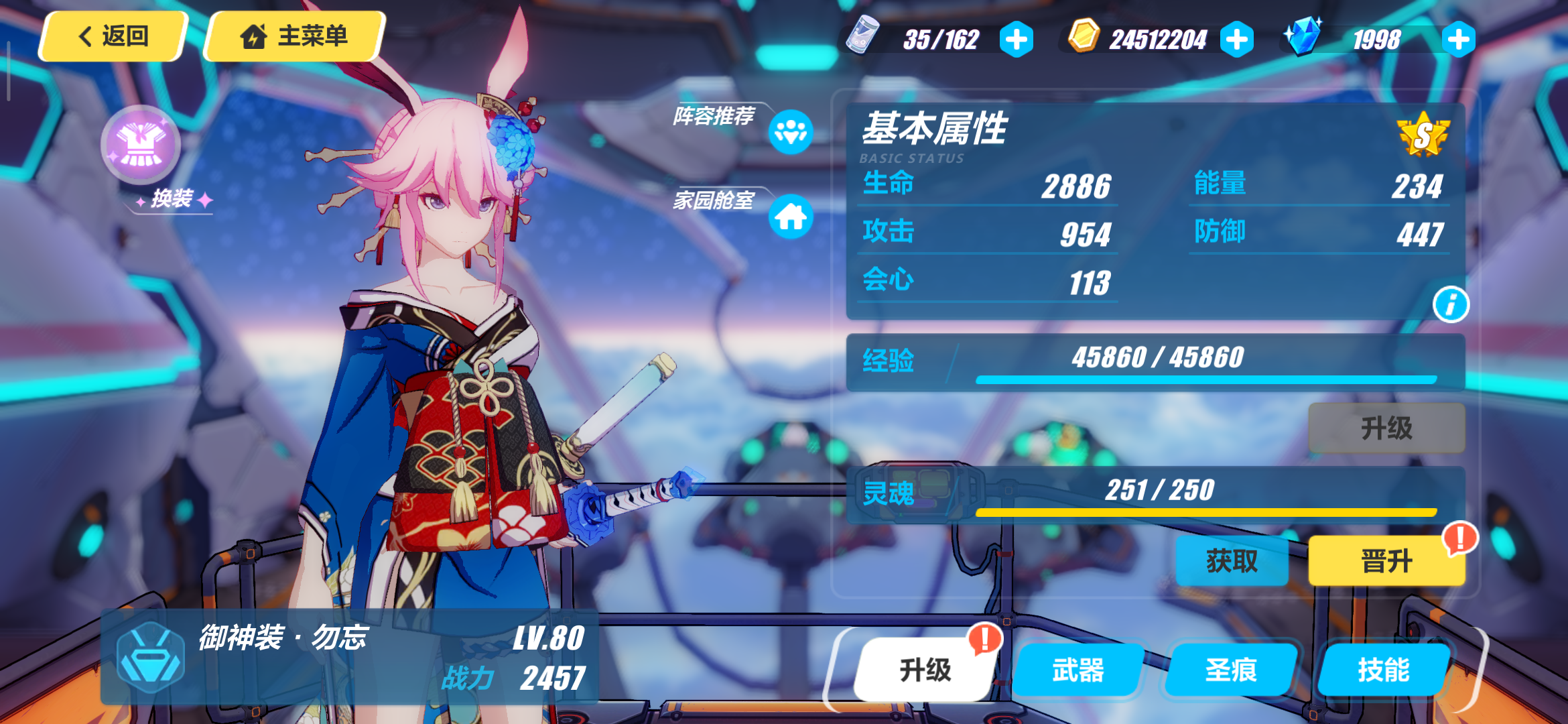Image resolution: width=1568 pixels, height=724 pixels.
Task: Switch to the 技能 skills tab
Action: click(1384, 668)
